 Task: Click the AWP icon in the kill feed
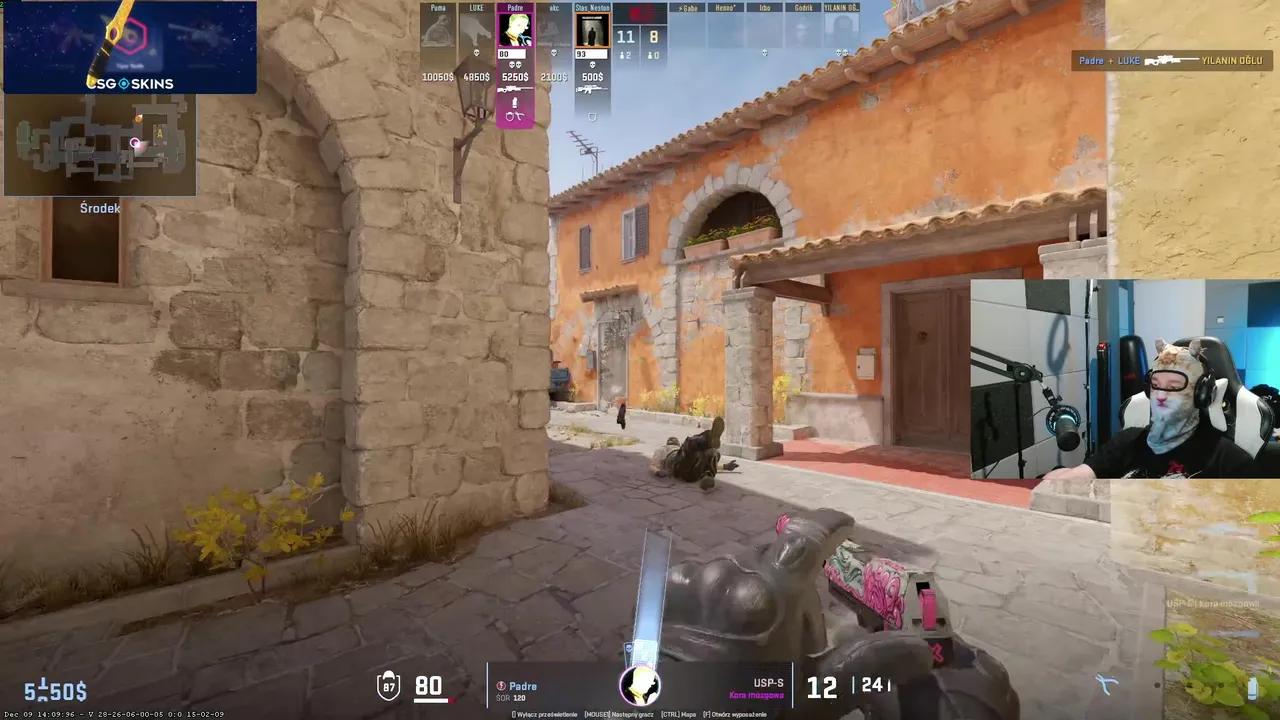1172,60
